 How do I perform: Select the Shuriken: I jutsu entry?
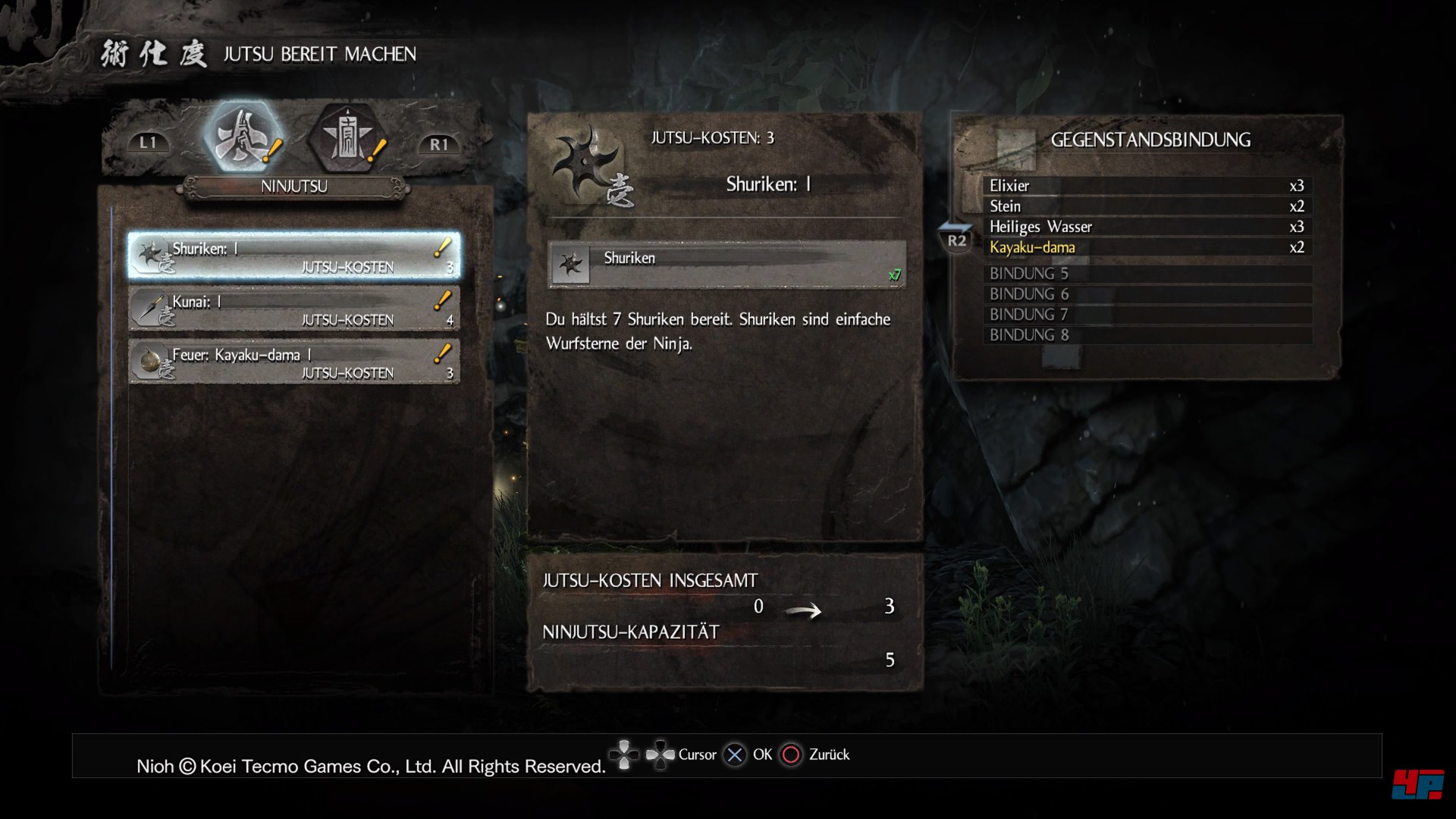tap(294, 256)
